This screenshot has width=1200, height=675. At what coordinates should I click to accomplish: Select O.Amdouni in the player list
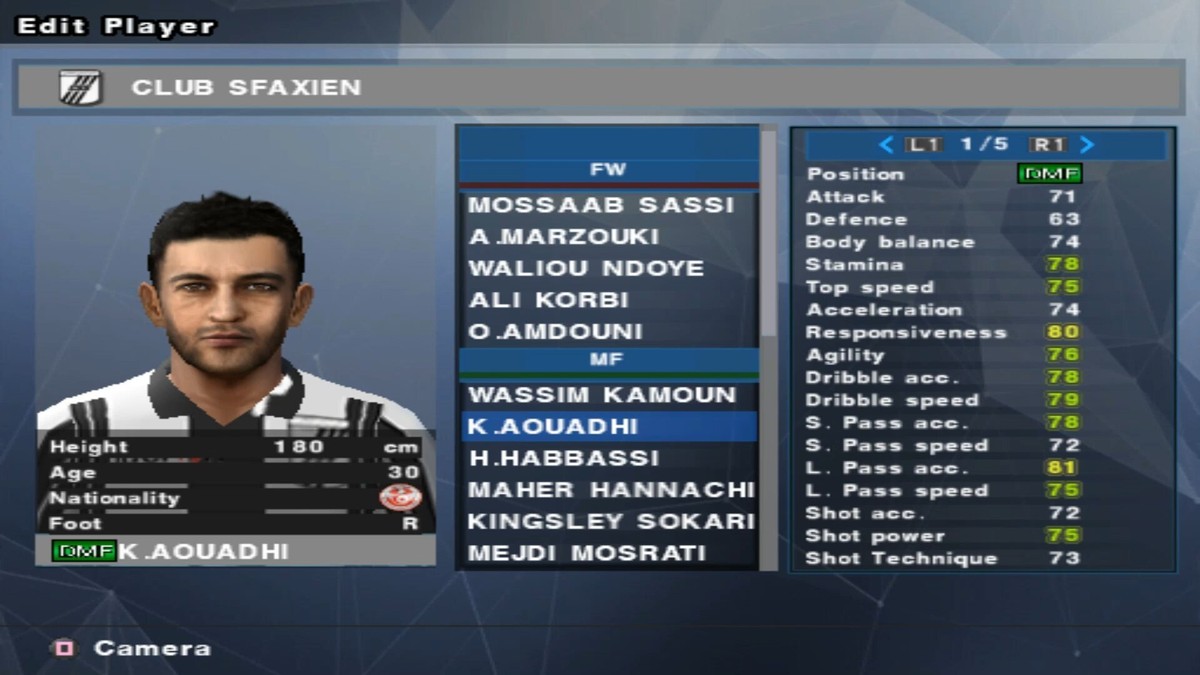click(556, 331)
